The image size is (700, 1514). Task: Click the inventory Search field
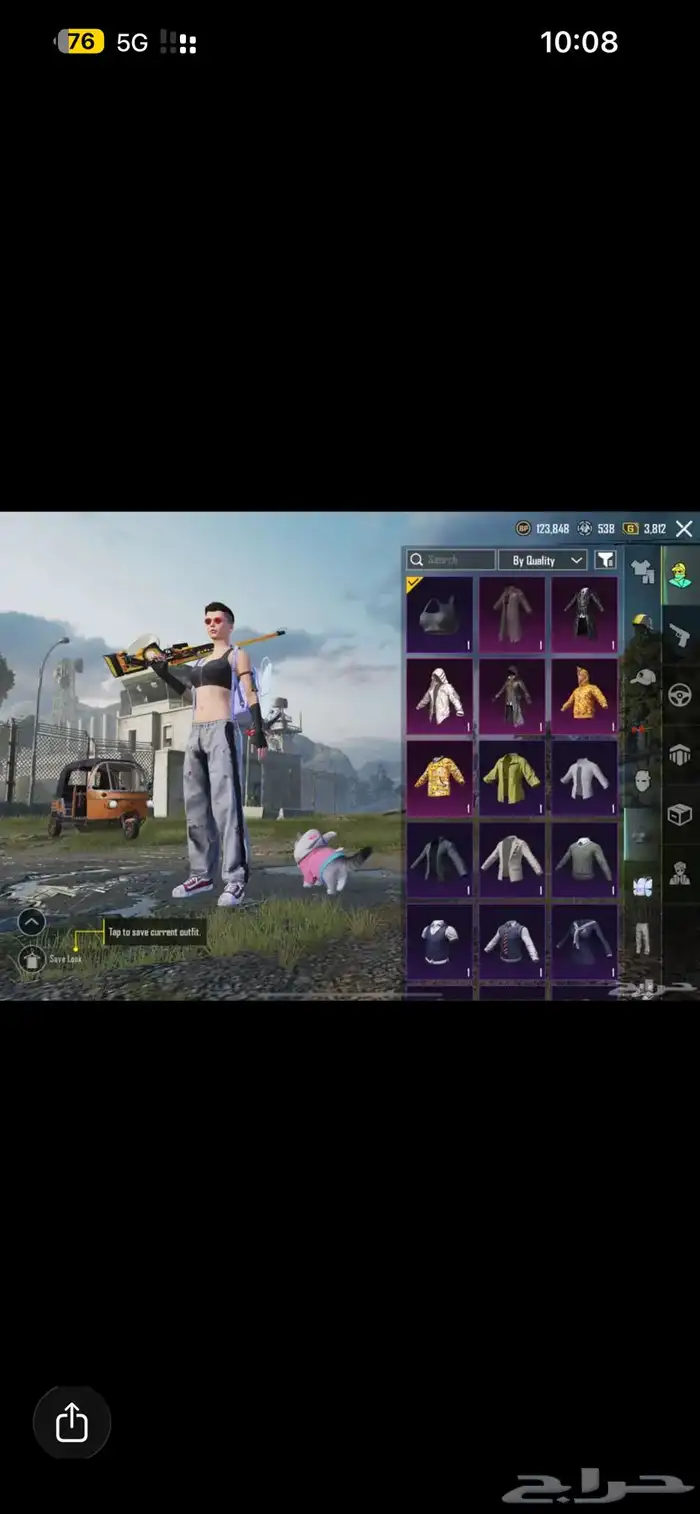(451, 560)
